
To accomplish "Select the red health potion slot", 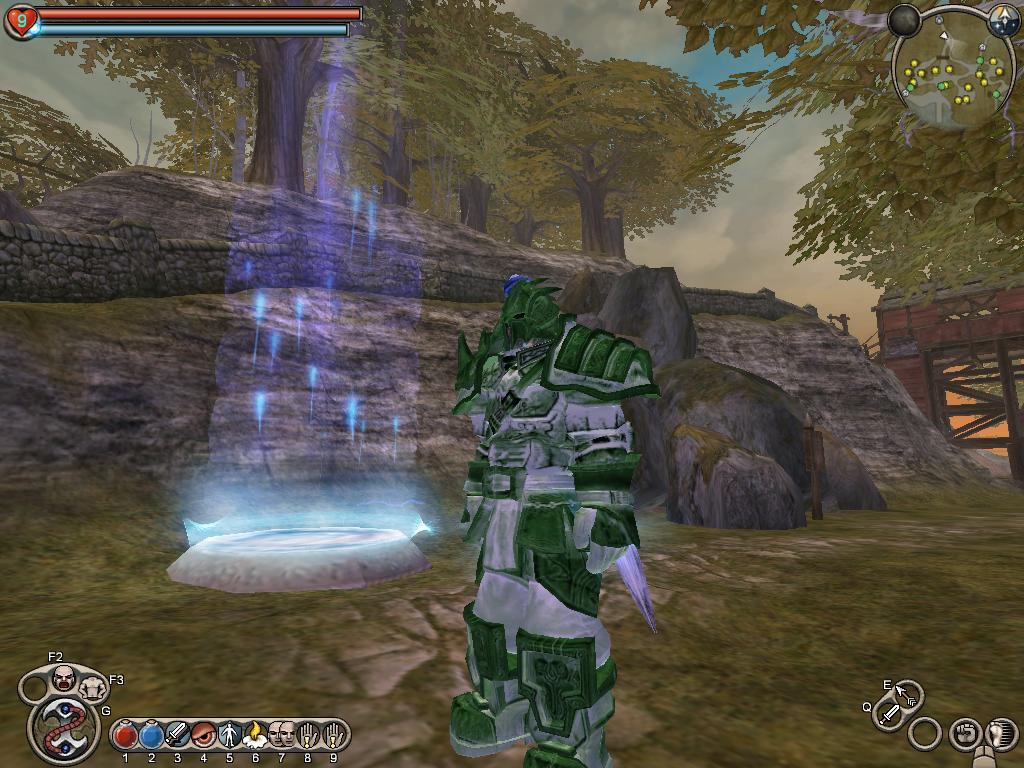I will point(125,736).
